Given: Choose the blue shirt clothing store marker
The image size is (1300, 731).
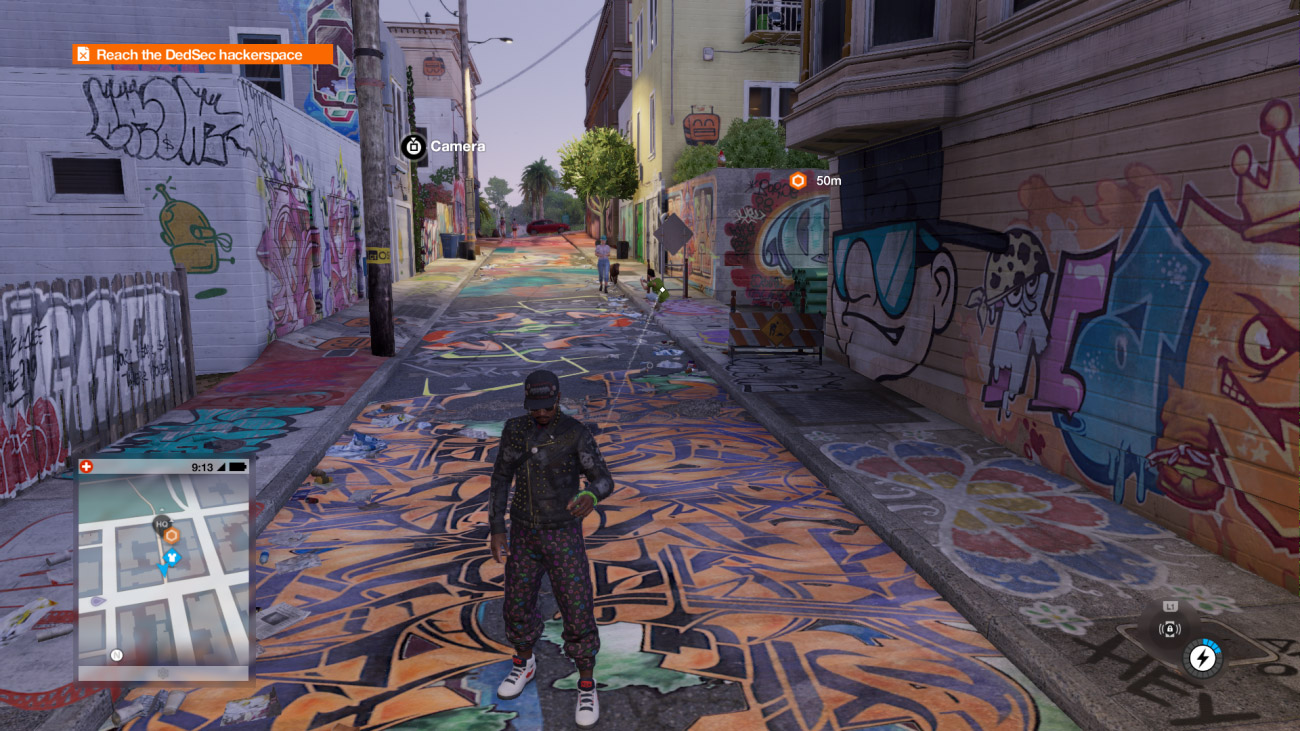Looking at the screenshot, I should point(172,555).
